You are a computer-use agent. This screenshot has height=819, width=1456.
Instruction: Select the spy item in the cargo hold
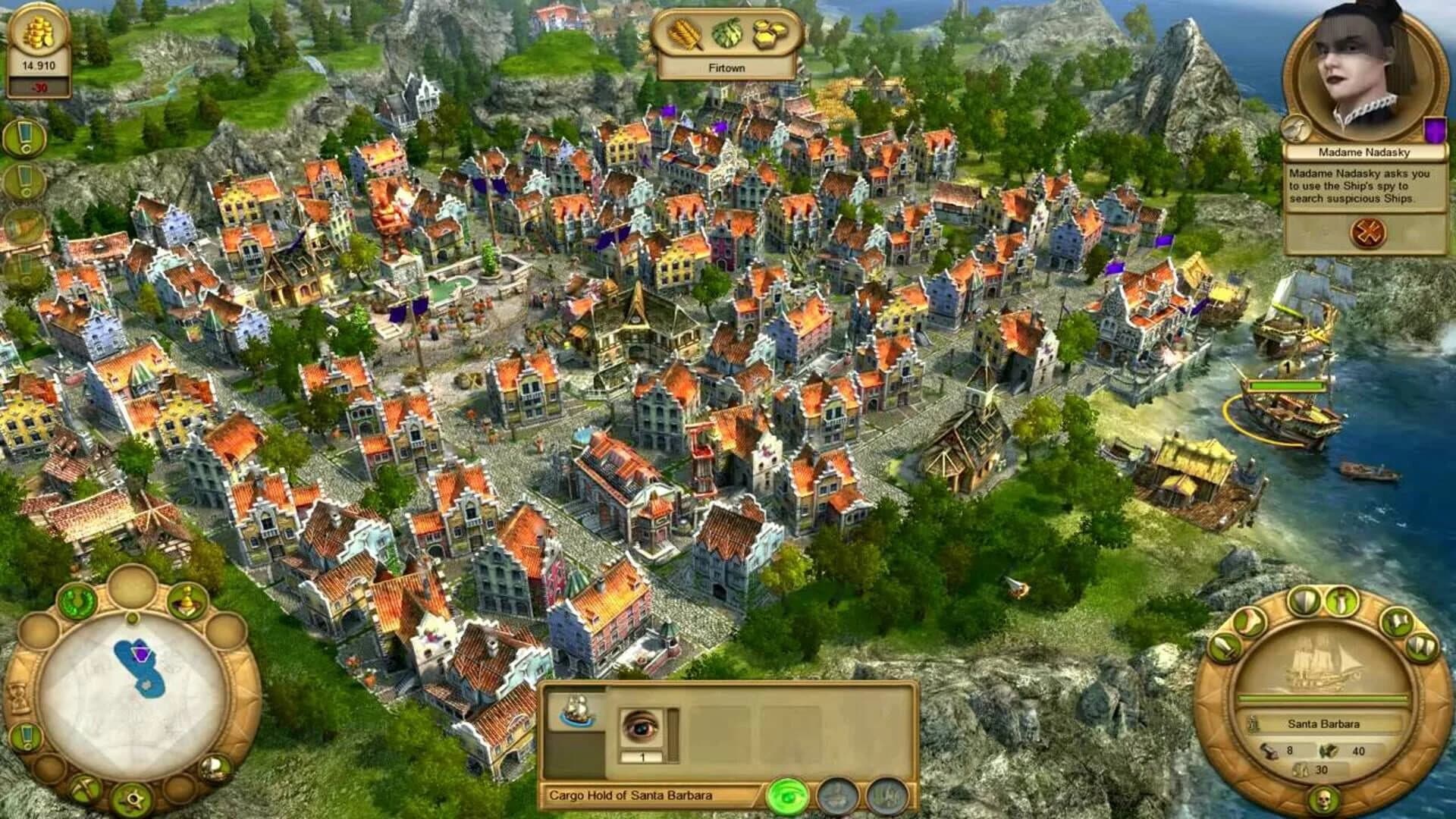[x=642, y=726]
